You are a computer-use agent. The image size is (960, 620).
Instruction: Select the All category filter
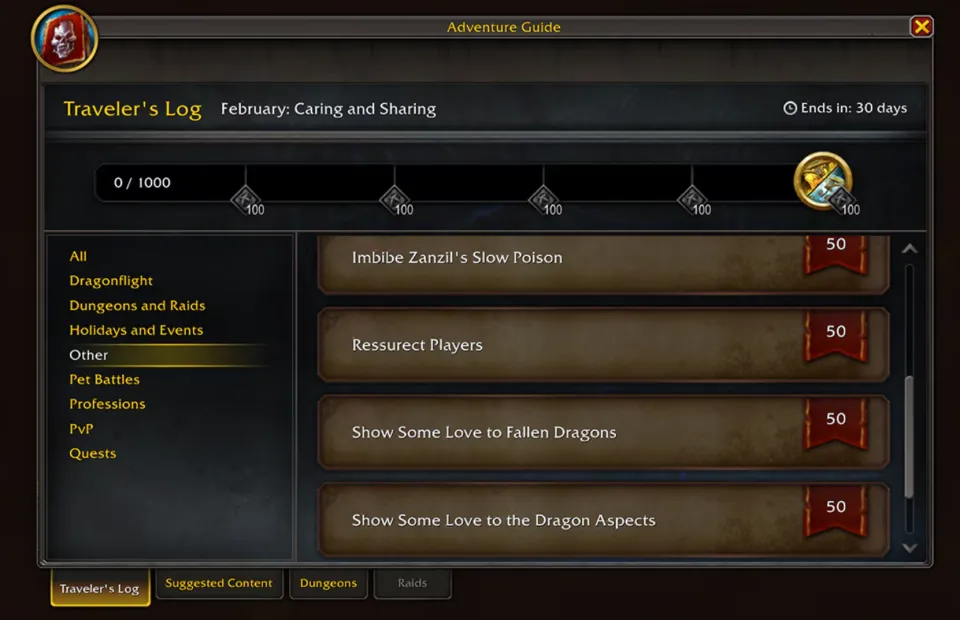pos(78,256)
